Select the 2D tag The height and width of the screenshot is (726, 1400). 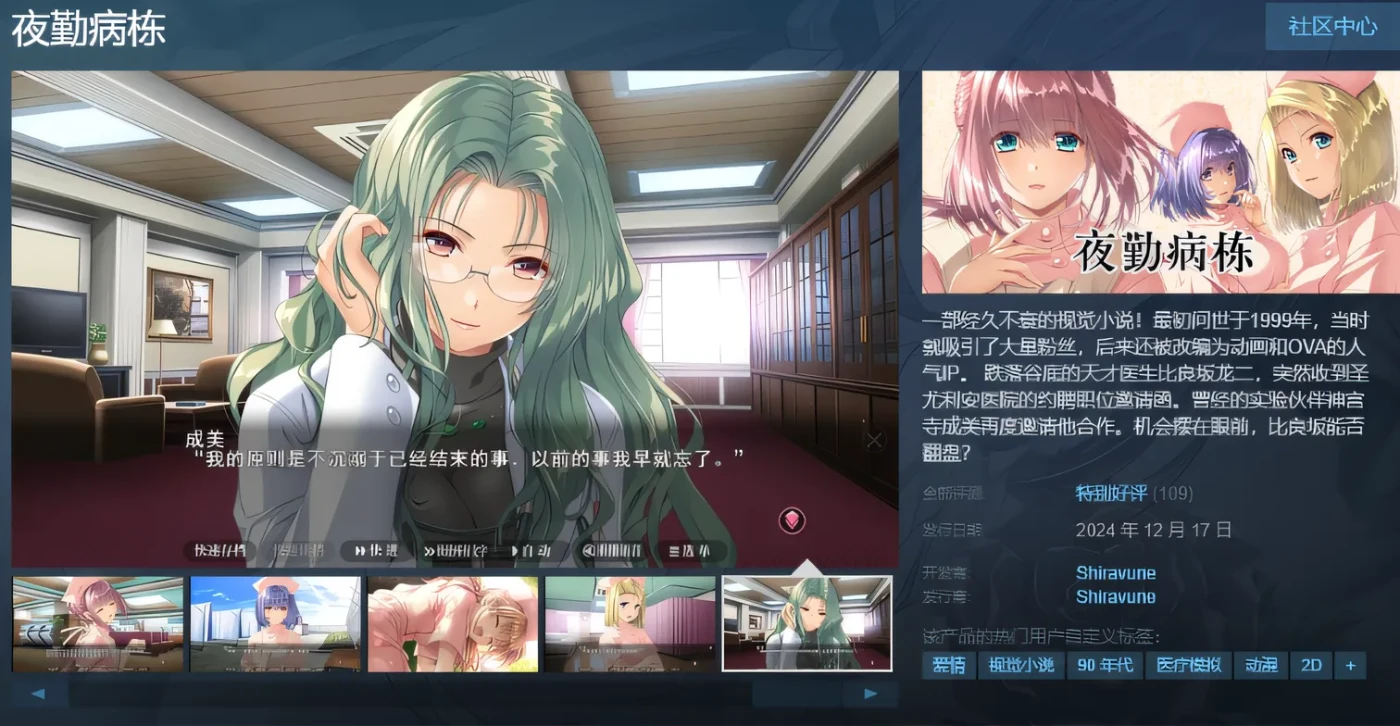click(1311, 665)
